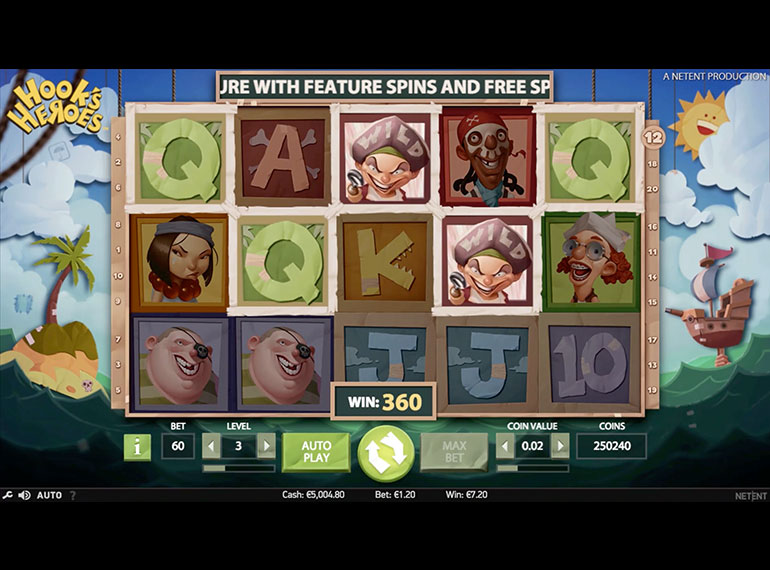
Task: Open the paytable info button
Action: click(x=136, y=446)
